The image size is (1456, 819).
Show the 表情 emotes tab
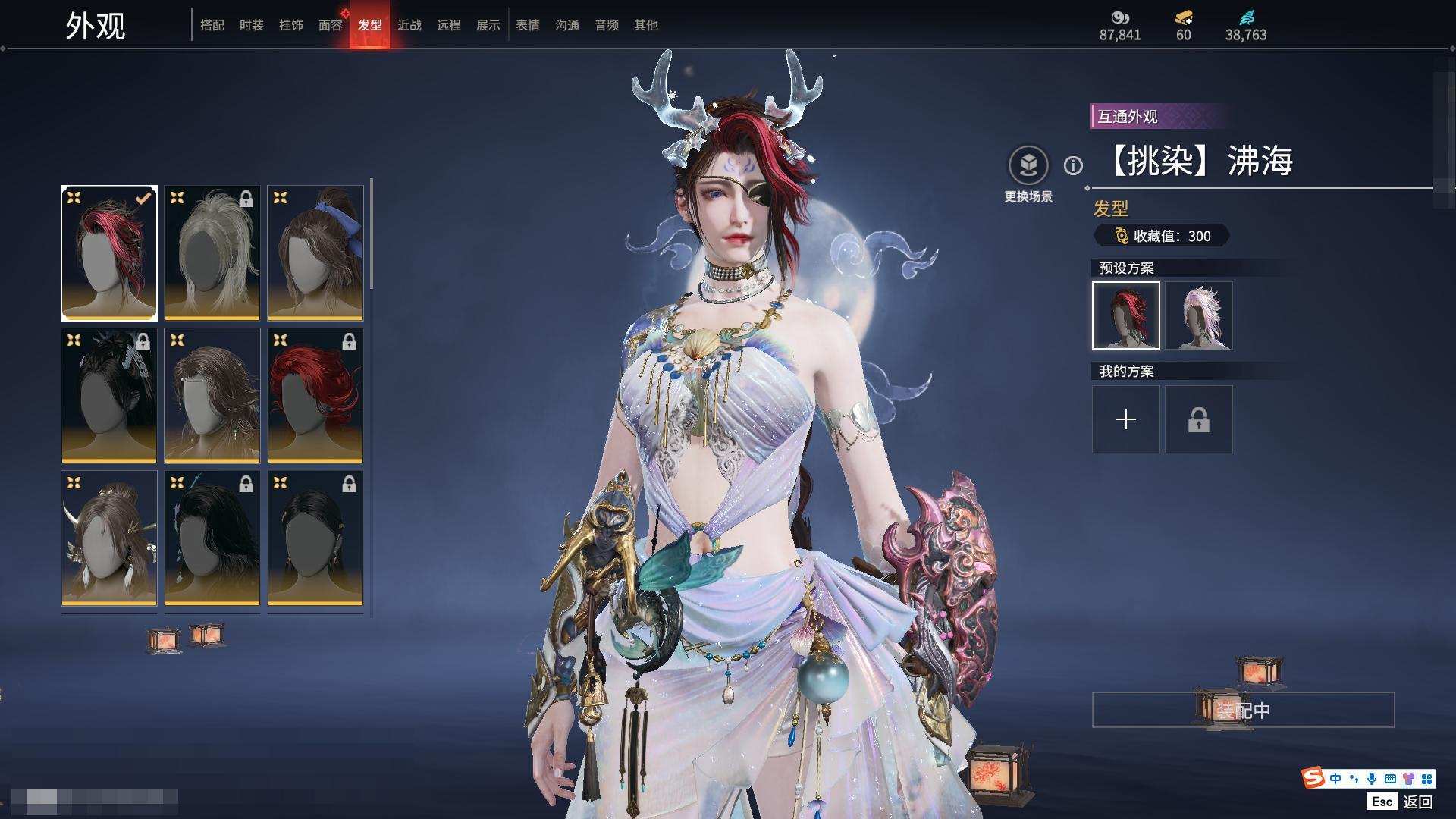(x=528, y=25)
